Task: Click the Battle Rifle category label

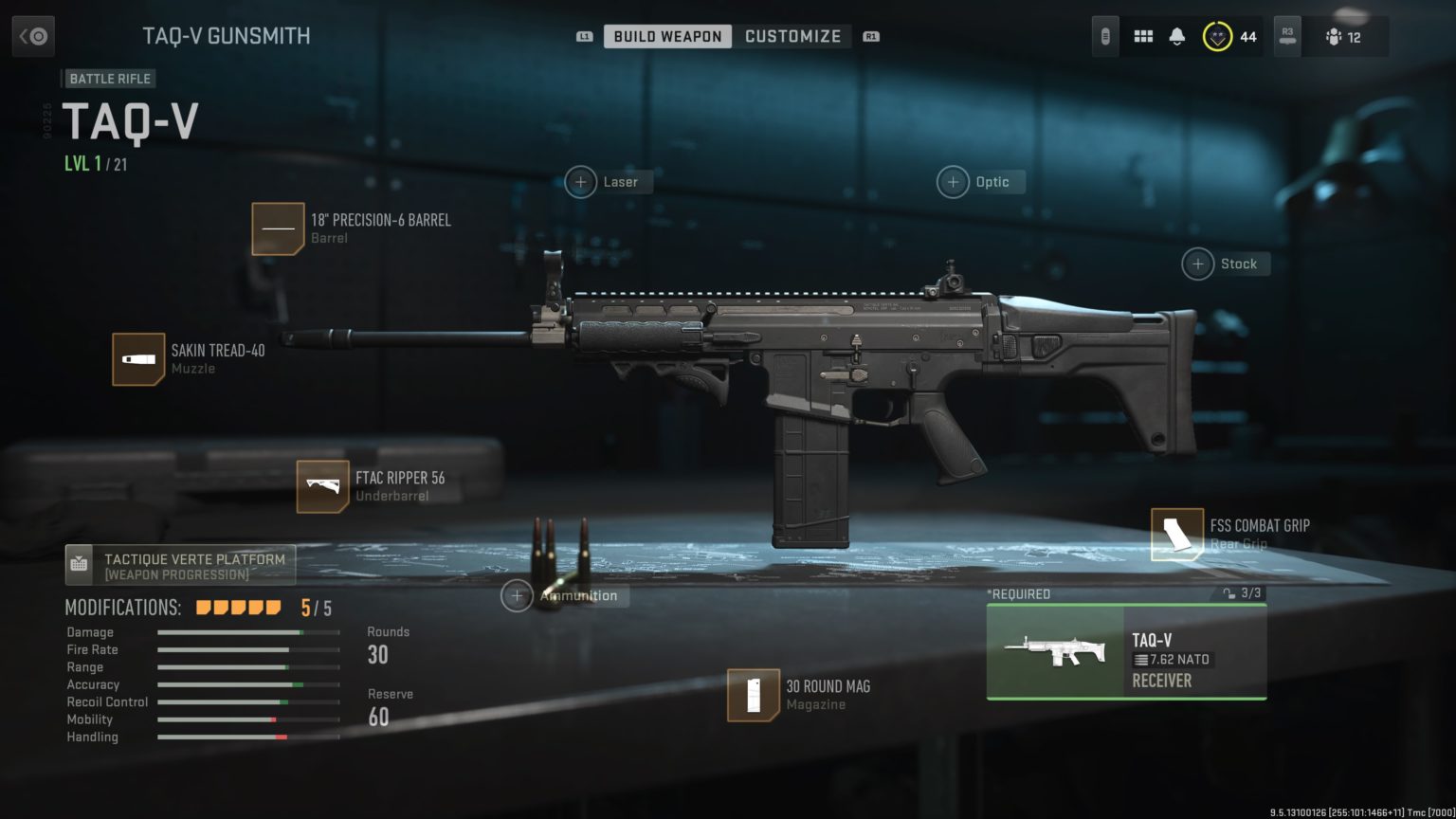Action: click(109, 79)
